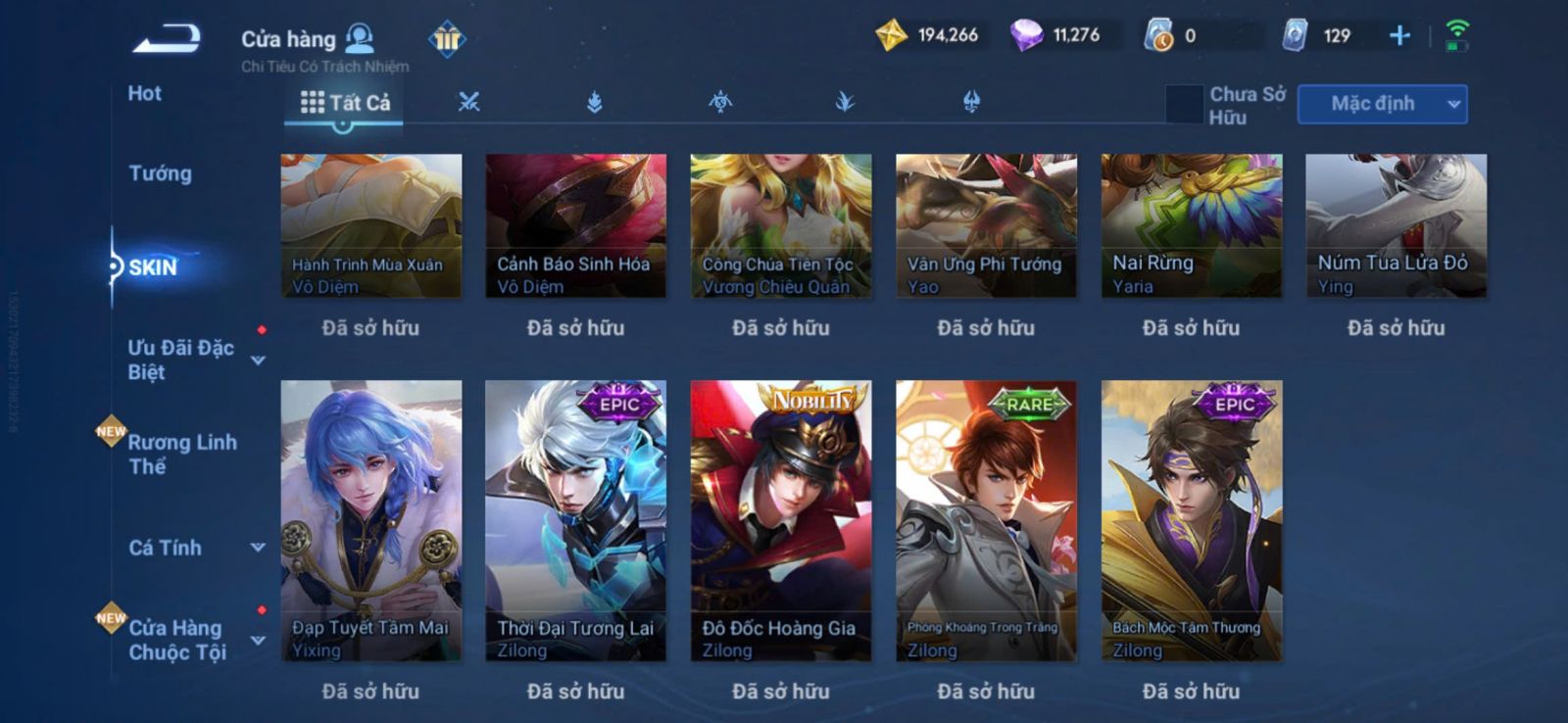Open the Nai Rừng Yaria skin
Screen dimensions: 1568x723
1191,225
